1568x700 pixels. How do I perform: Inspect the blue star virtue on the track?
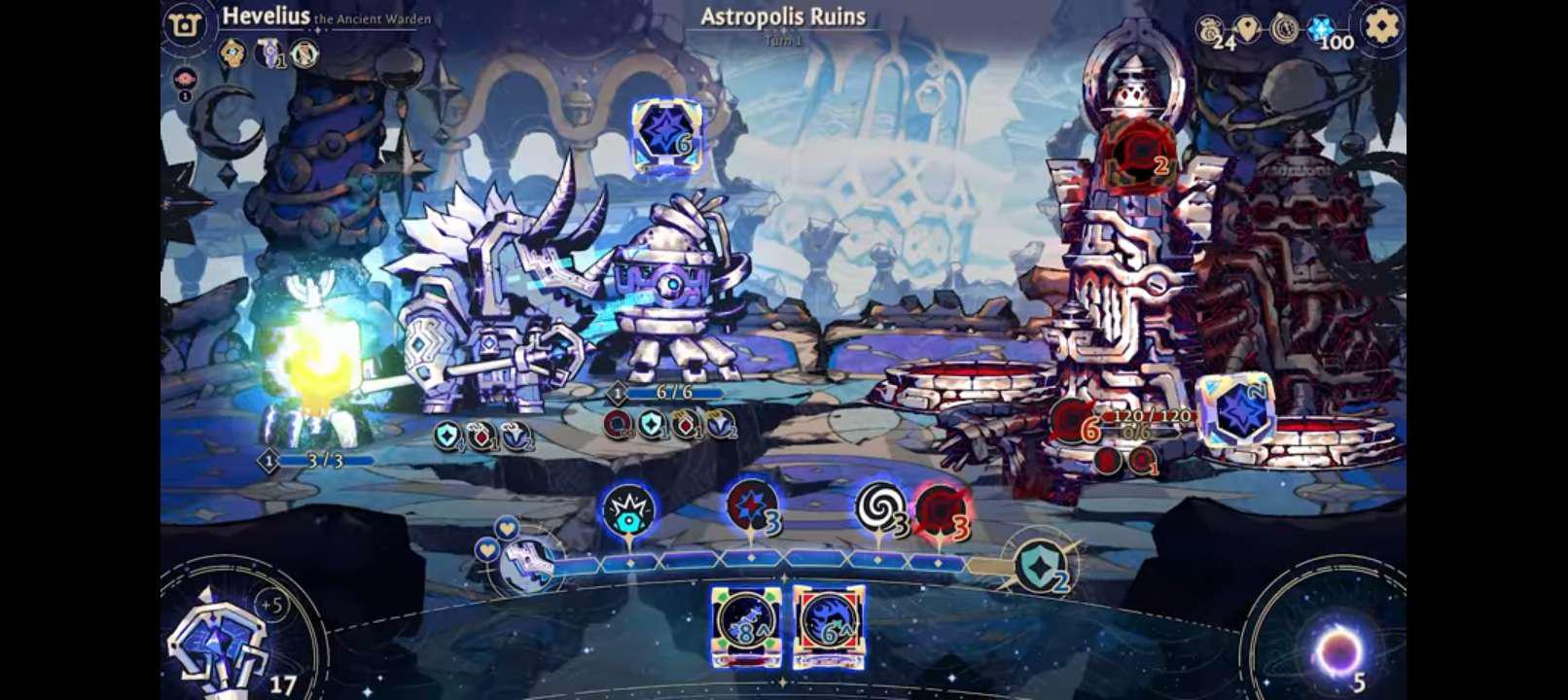(x=751, y=506)
